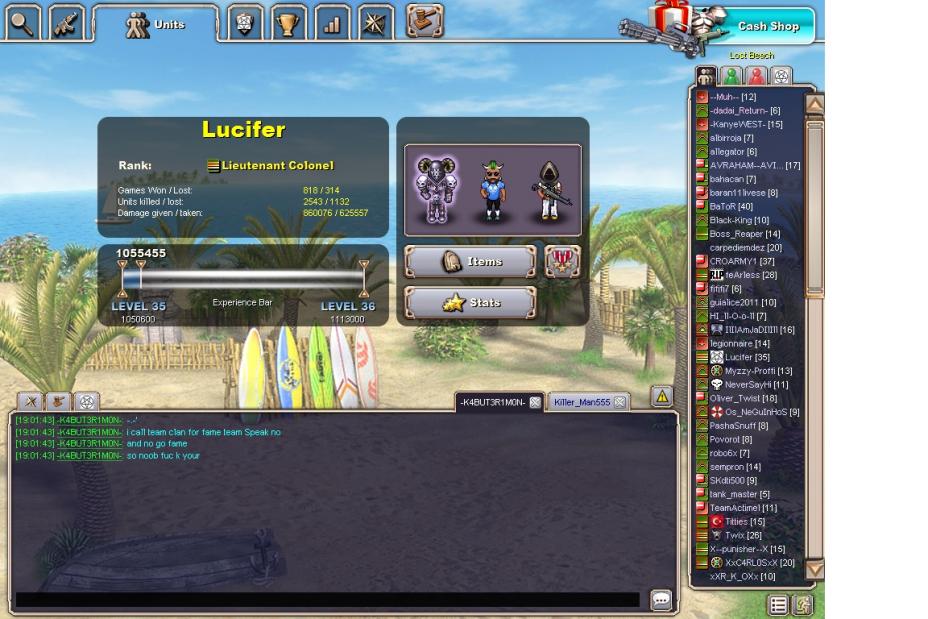The width and height of the screenshot is (928, 619).
Task: Close the -K4BUT3R1M0N- chat tab
Action: [x=535, y=402]
